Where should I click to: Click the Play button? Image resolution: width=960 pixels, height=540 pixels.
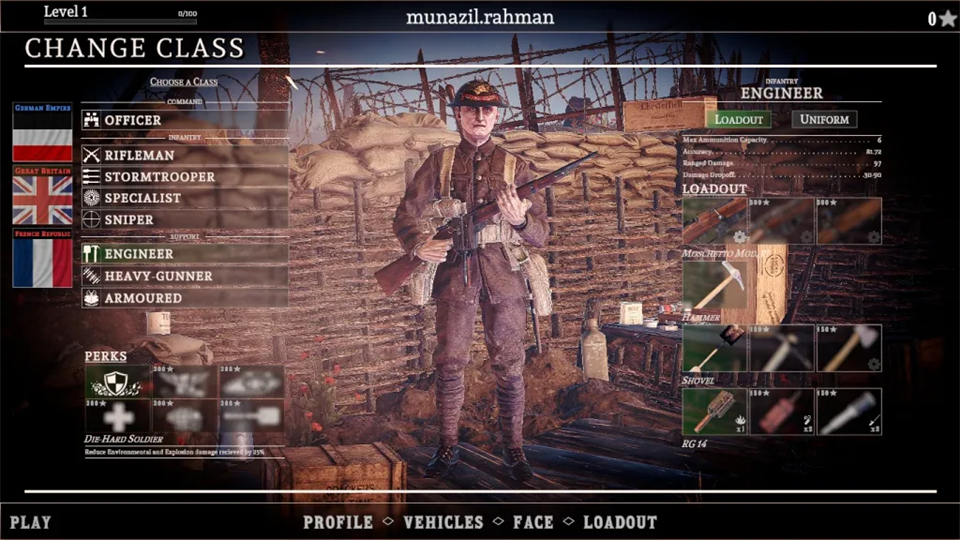tap(30, 522)
